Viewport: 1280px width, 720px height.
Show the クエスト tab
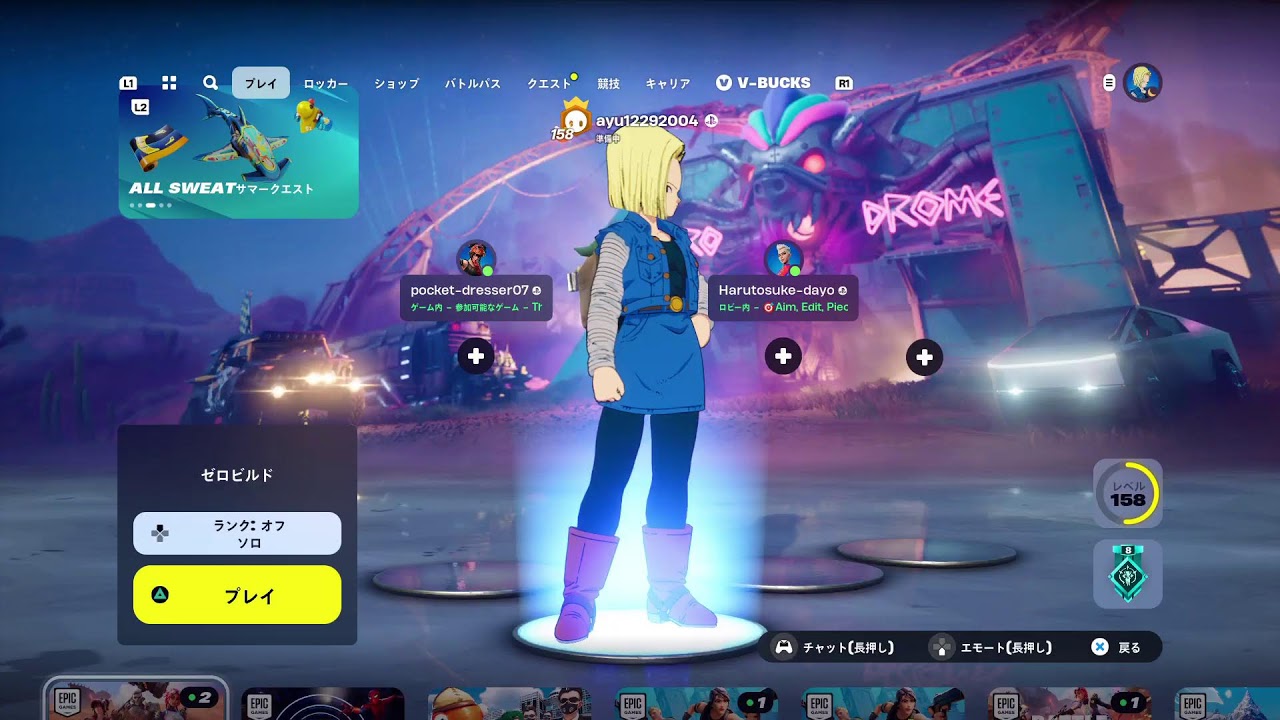click(549, 84)
